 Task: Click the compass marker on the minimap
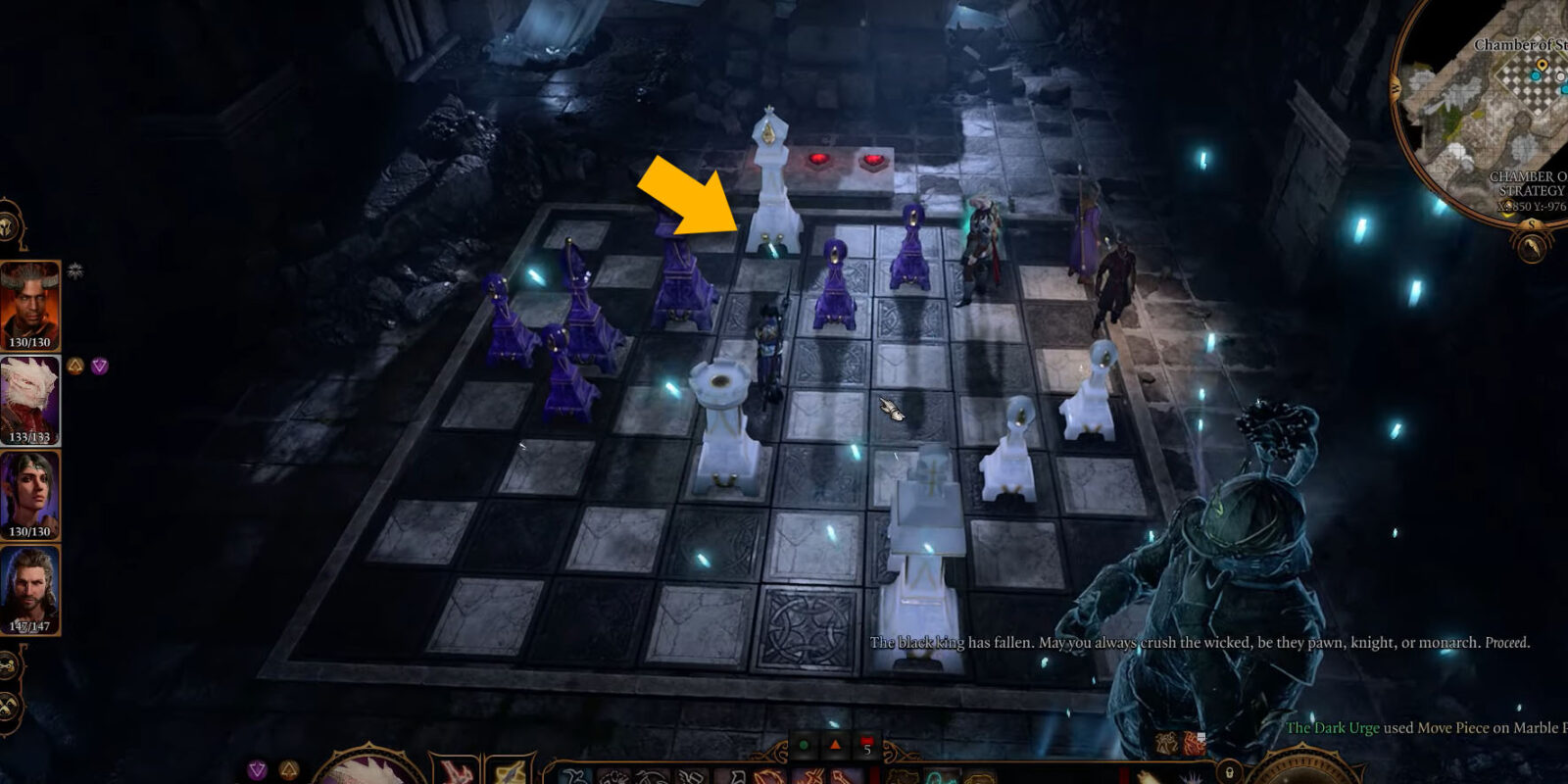(x=1543, y=64)
